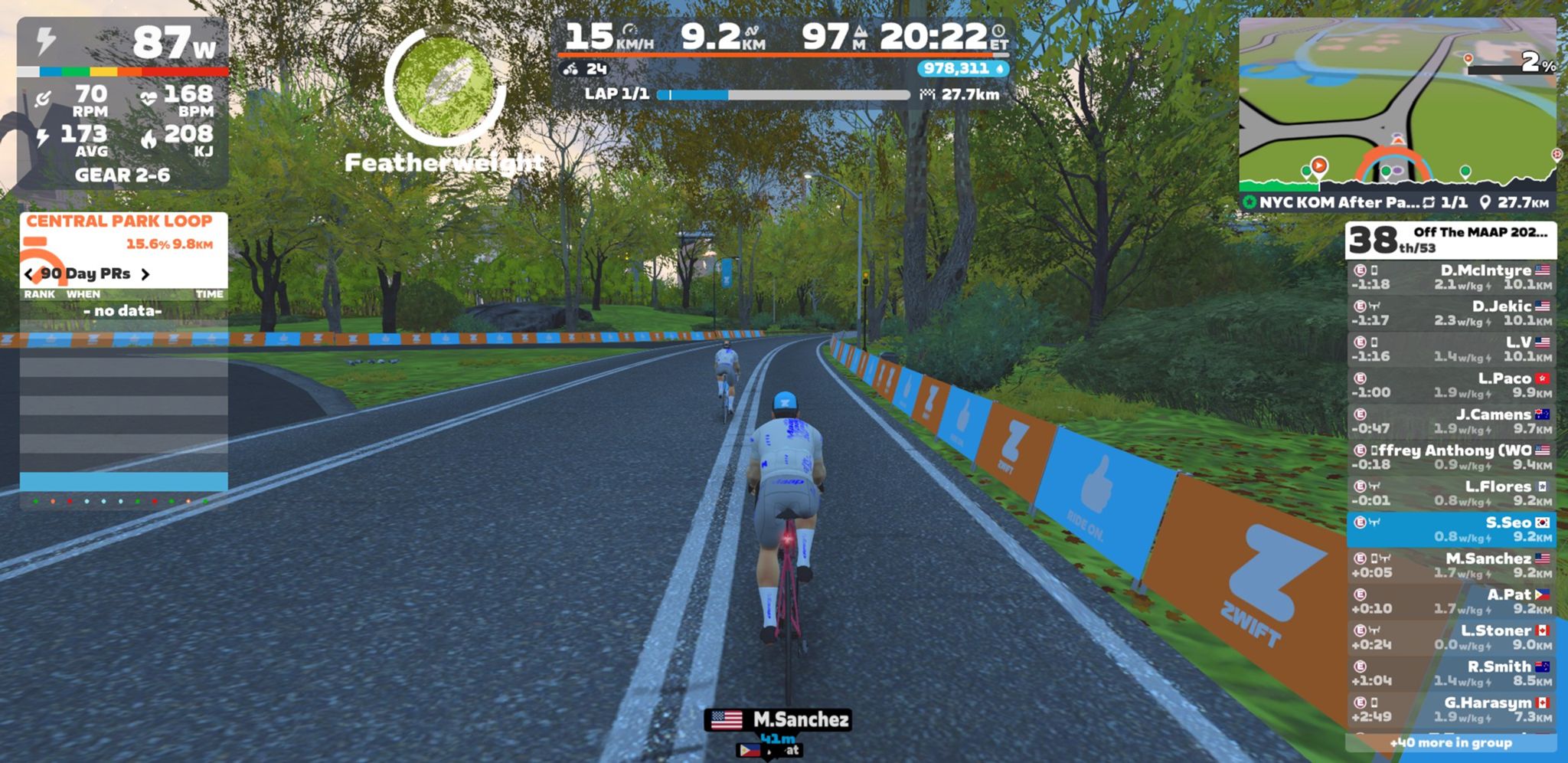The height and width of the screenshot is (763, 1568).
Task: Select G.Harasym in the rider list
Action: [1451, 709]
